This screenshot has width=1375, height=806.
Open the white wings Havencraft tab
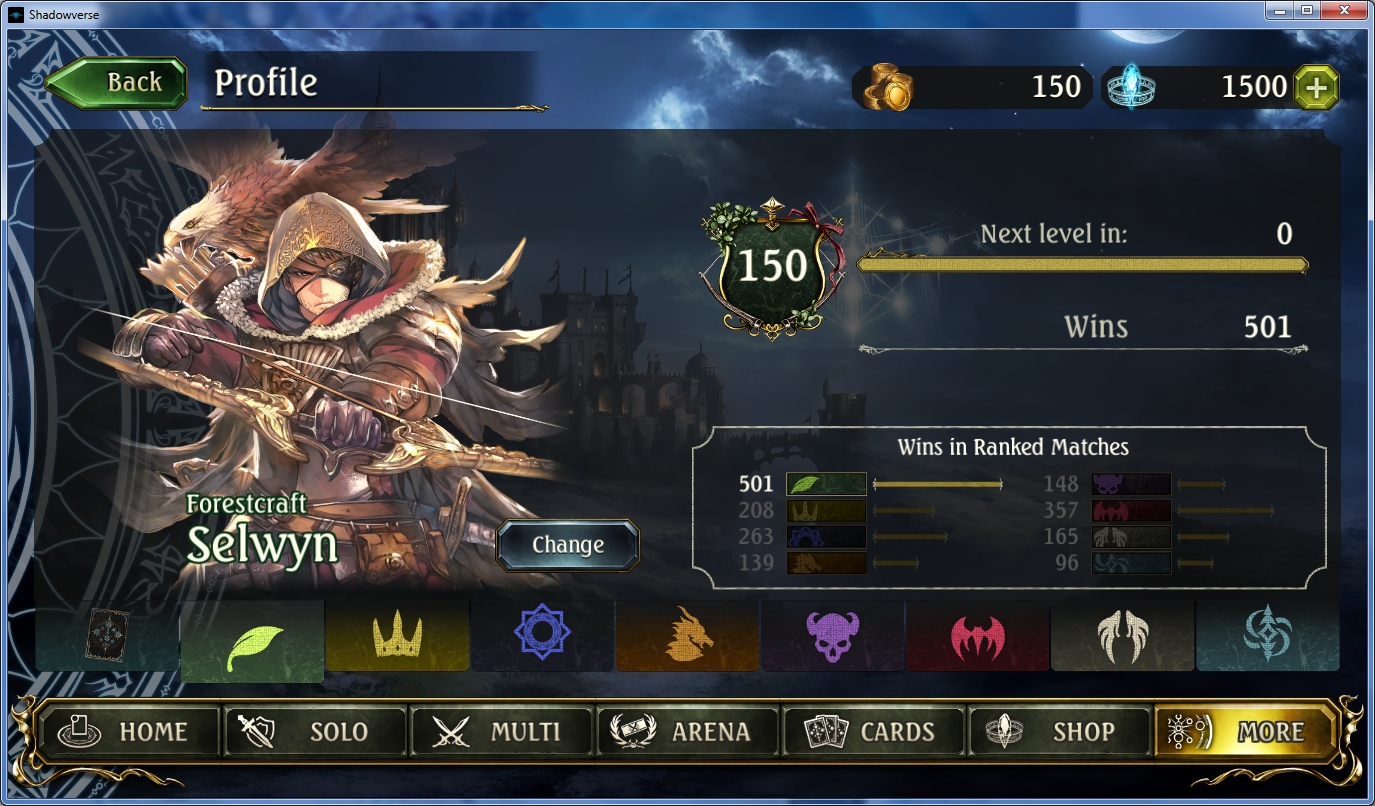(1122, 636)
